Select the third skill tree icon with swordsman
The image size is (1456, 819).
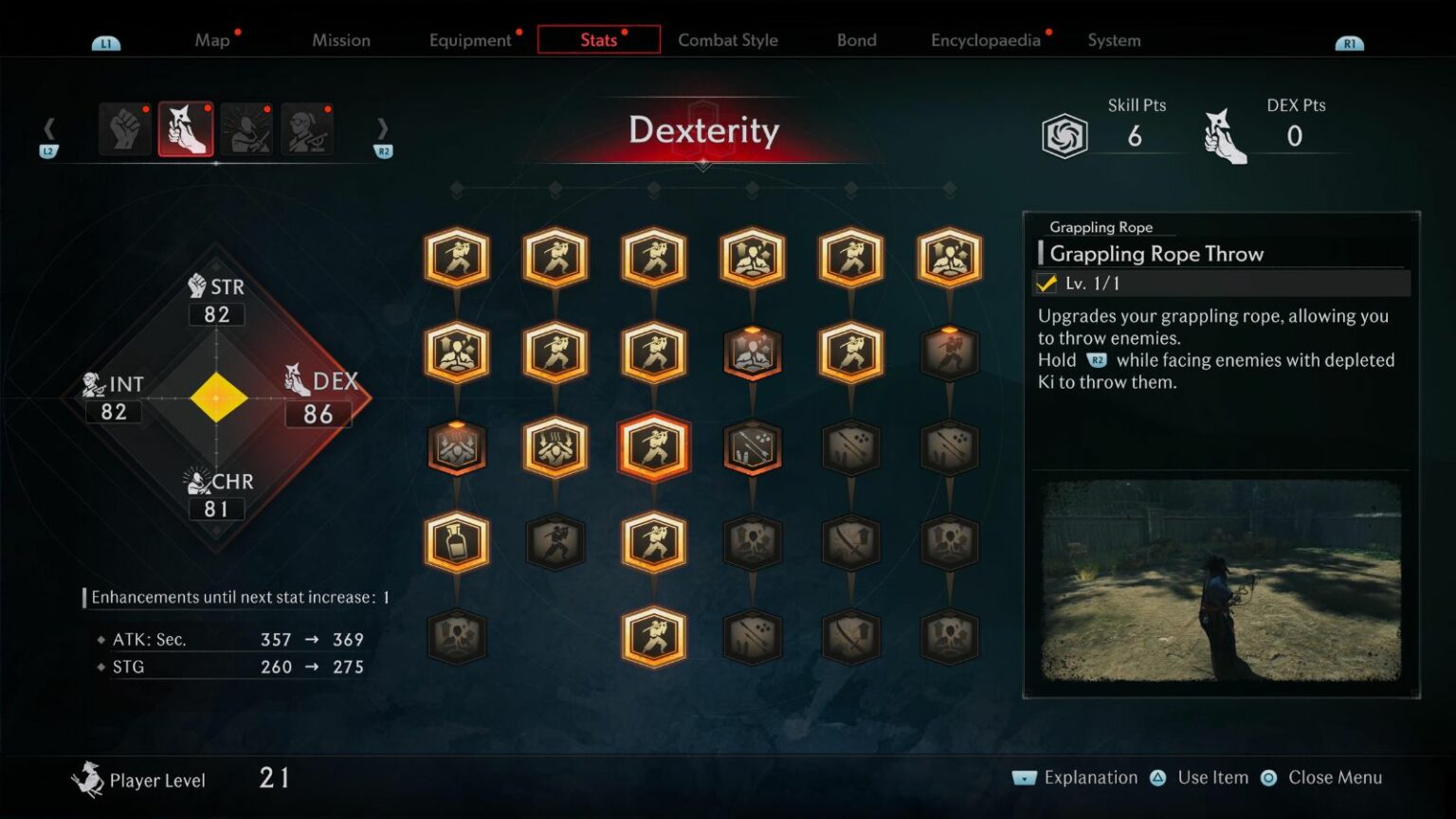246,129
